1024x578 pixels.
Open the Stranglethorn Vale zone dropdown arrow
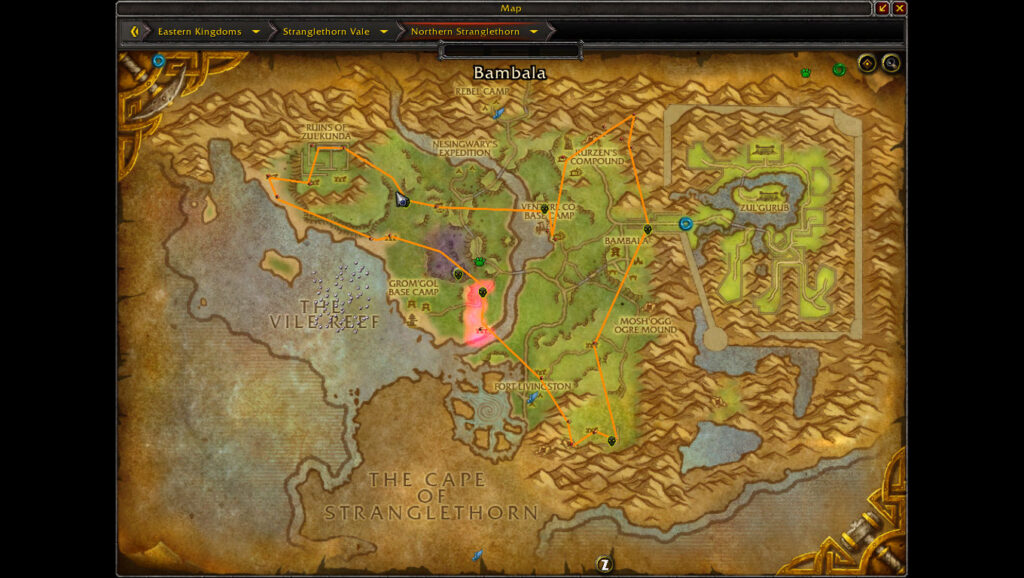383,31
